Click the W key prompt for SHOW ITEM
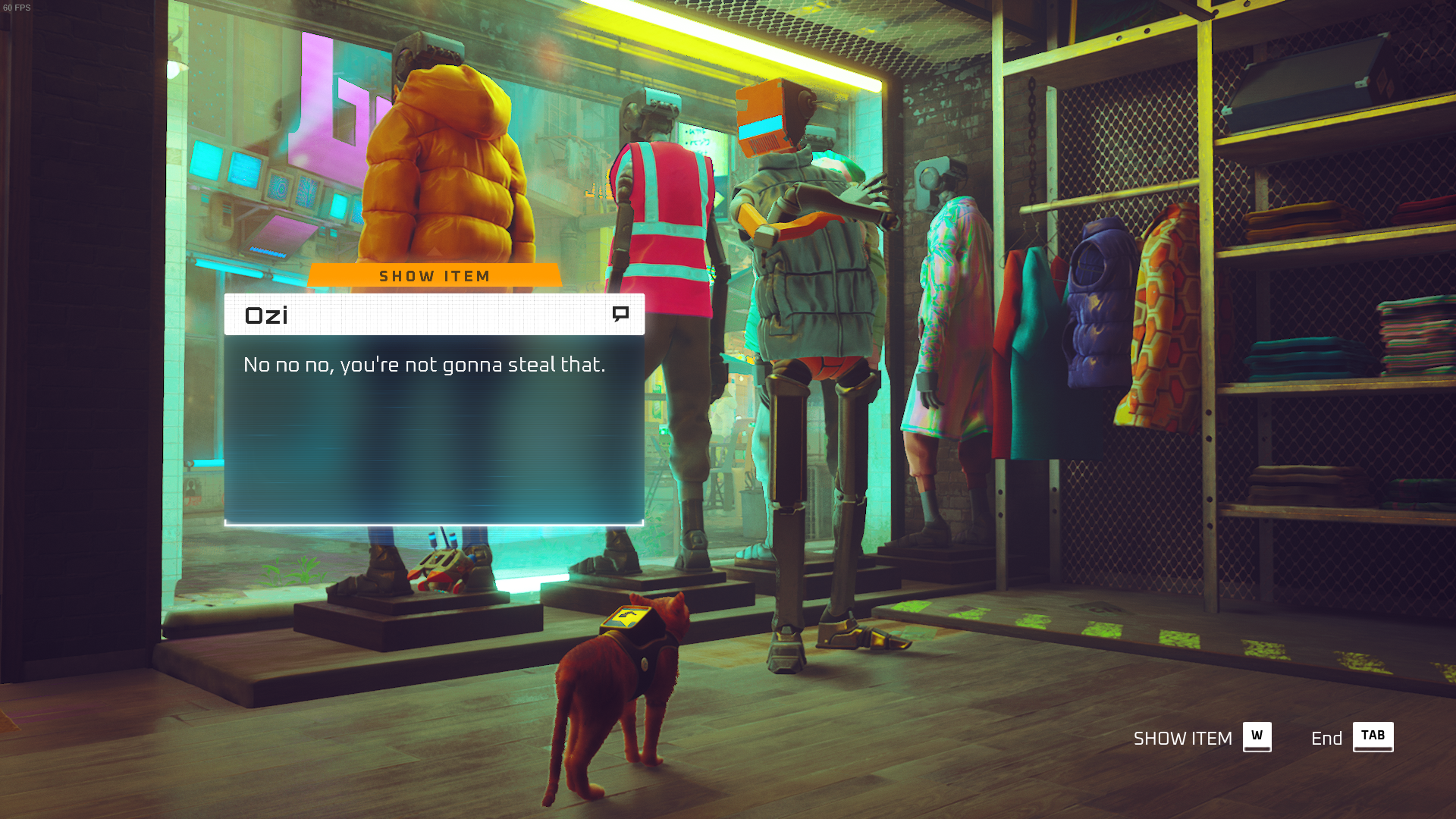This screenshot has width=1456, height=819. coord(1256,736)
